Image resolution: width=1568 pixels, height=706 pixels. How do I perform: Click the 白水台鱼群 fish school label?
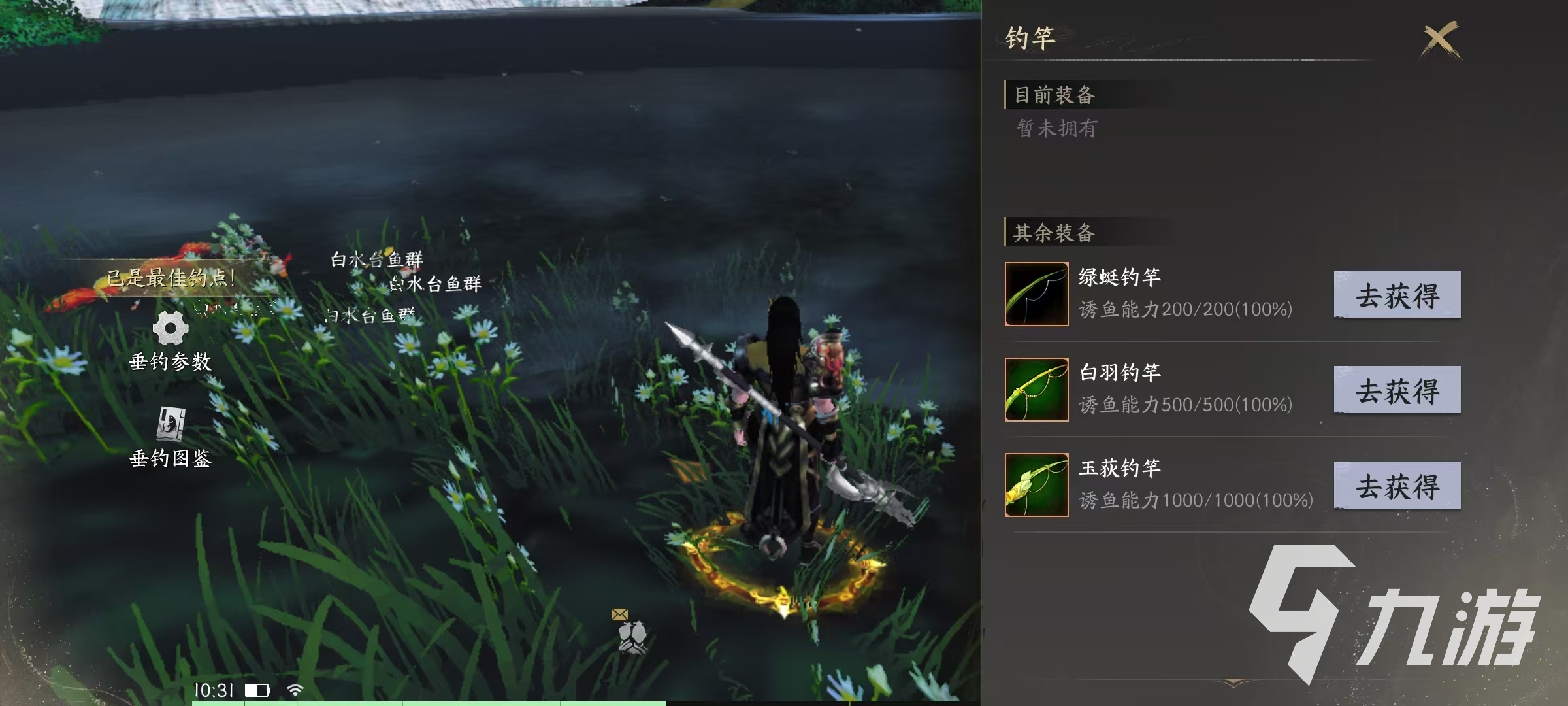[376, 260]
